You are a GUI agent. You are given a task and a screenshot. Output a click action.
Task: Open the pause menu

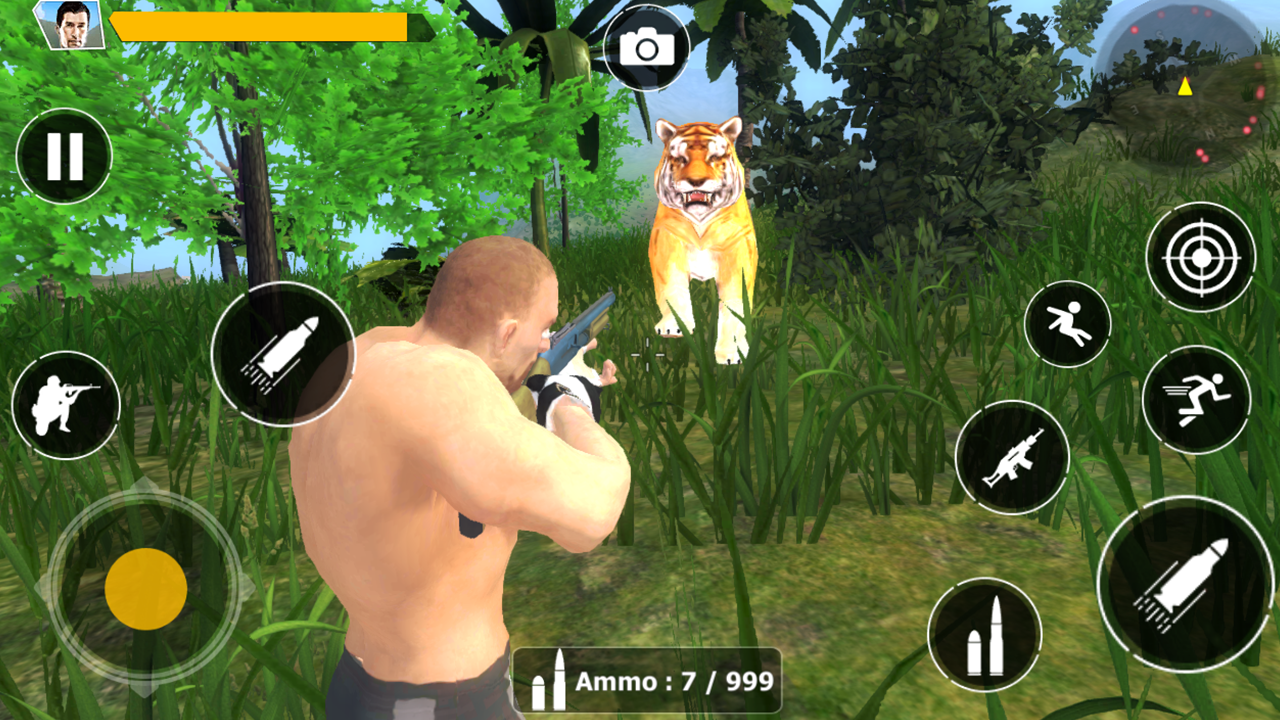coord(62,155)
